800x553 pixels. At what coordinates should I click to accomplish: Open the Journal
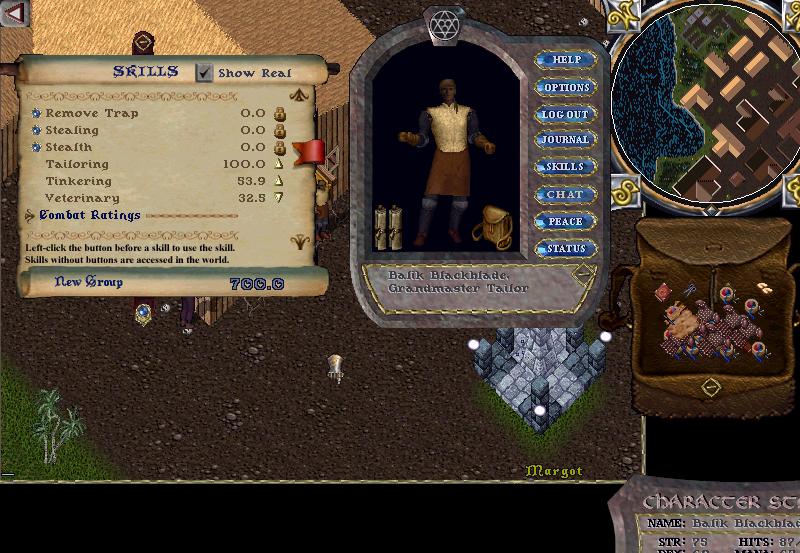(566, 140)
